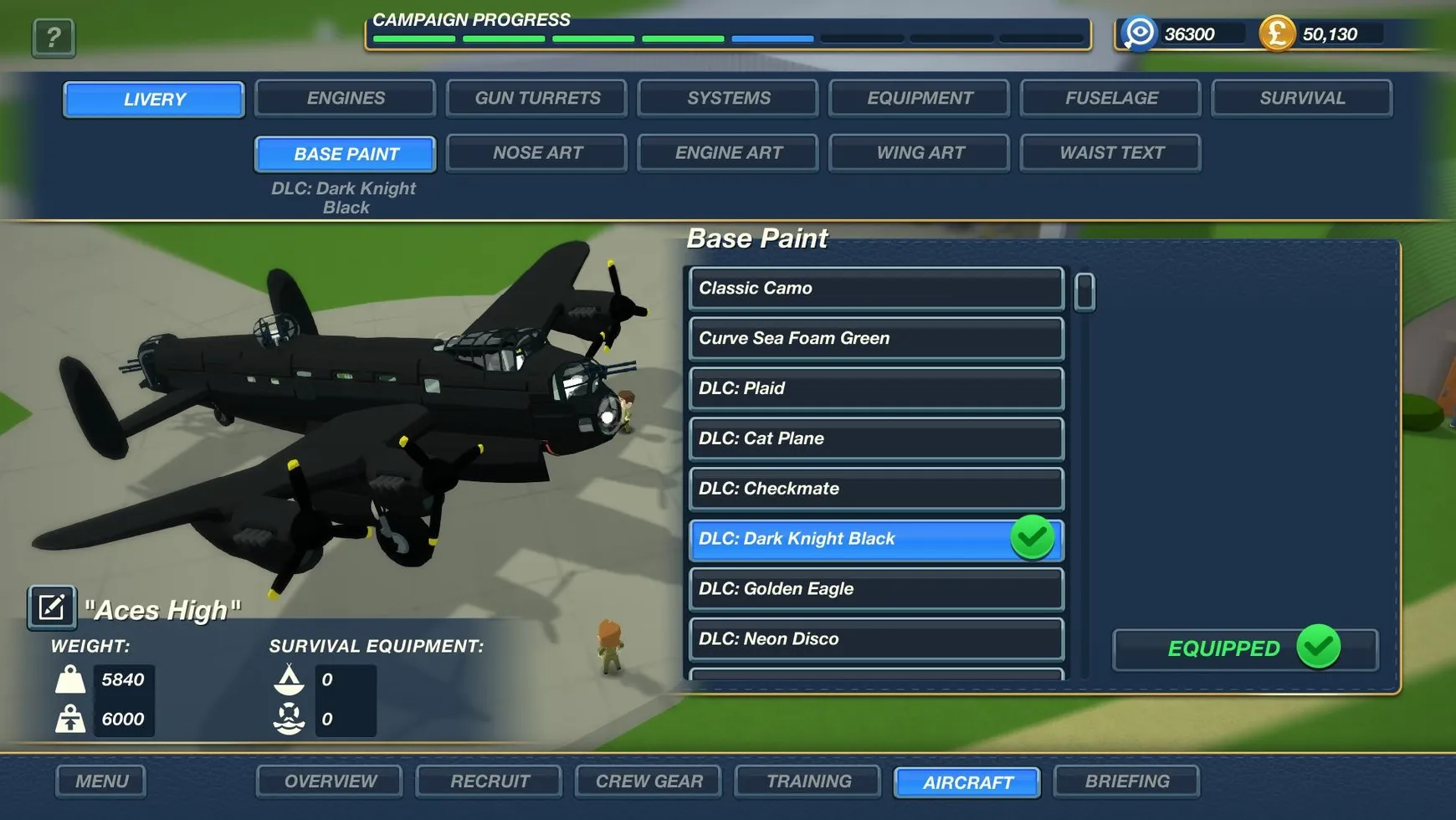Screen dimensions: 1456x820
Task: Click the intel points magnifying glass icon
Action: (1138, 34)
